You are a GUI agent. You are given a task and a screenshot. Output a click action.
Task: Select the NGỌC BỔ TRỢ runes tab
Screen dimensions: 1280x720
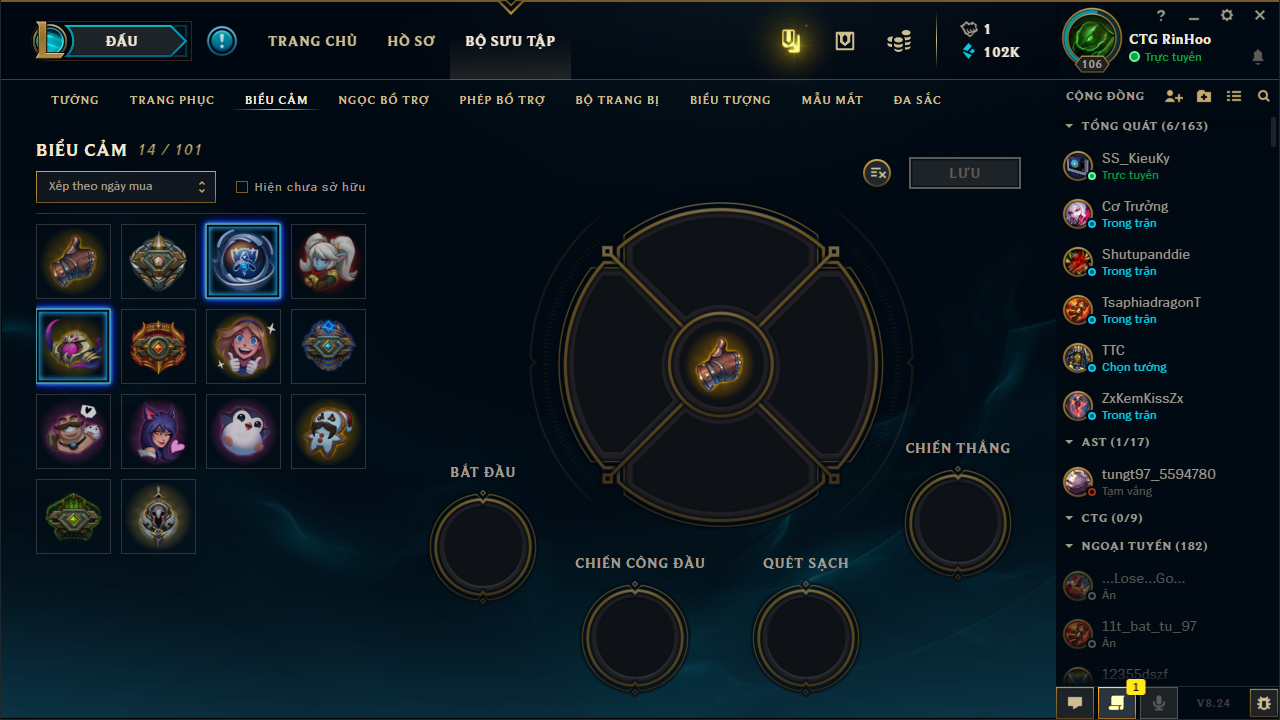[384, 100]
